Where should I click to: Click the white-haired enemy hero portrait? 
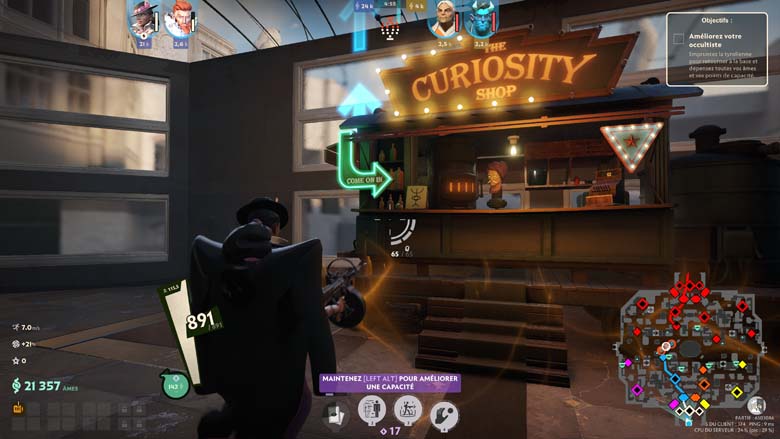tap(445, 20)
